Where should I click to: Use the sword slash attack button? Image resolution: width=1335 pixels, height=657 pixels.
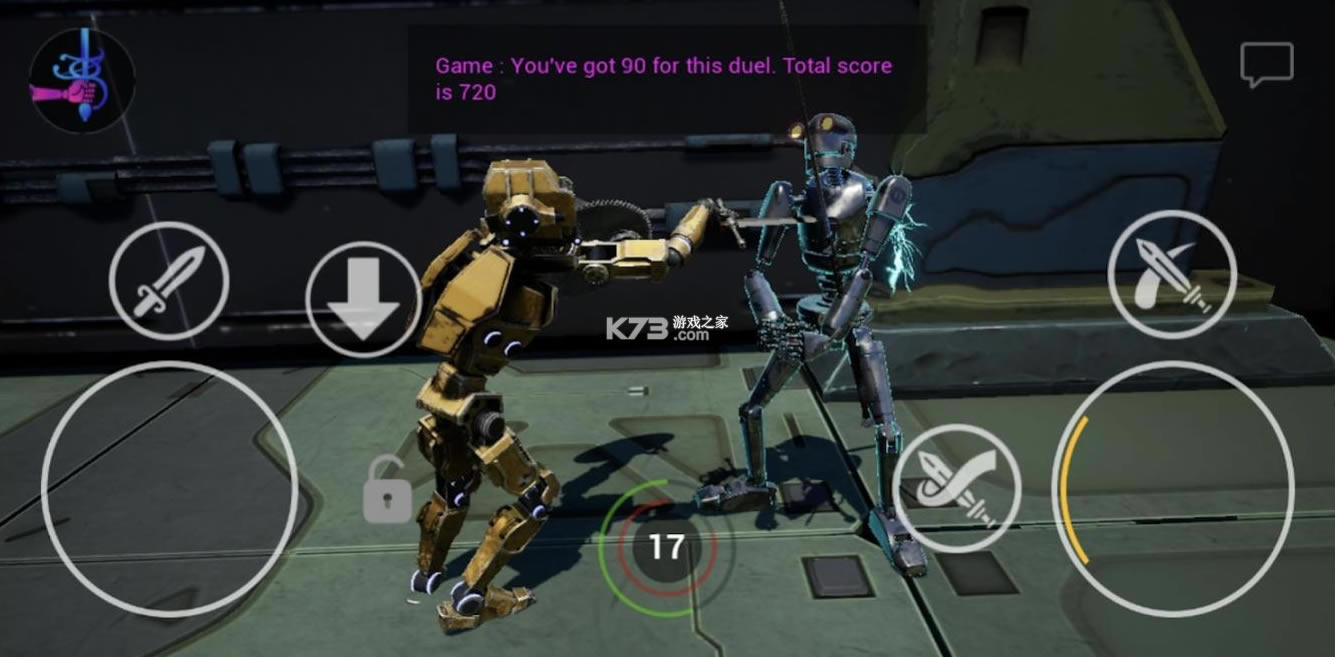click(1172, 273)
